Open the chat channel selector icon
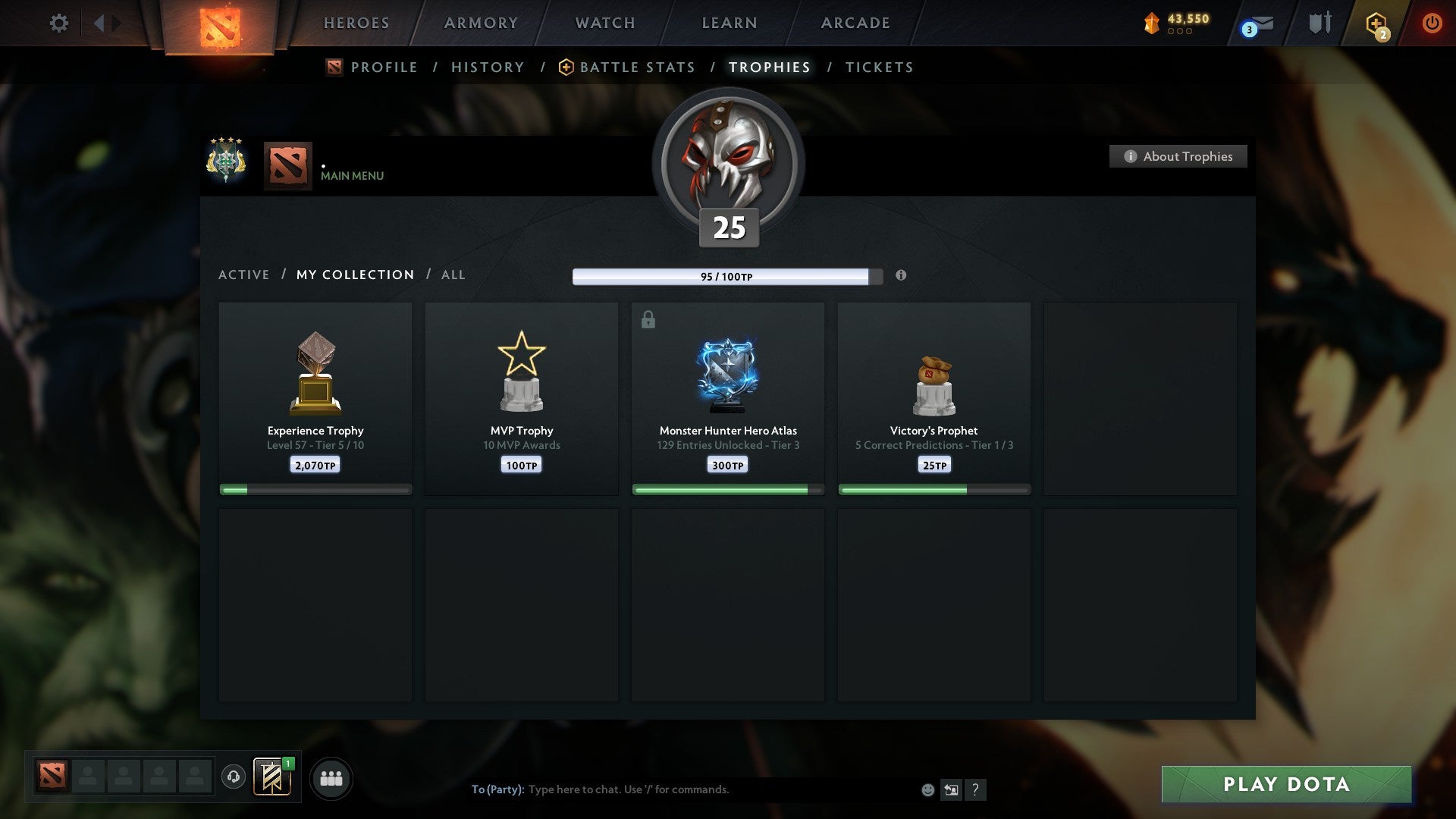This screenshot has height=819, width=1456. coord(952,789)
